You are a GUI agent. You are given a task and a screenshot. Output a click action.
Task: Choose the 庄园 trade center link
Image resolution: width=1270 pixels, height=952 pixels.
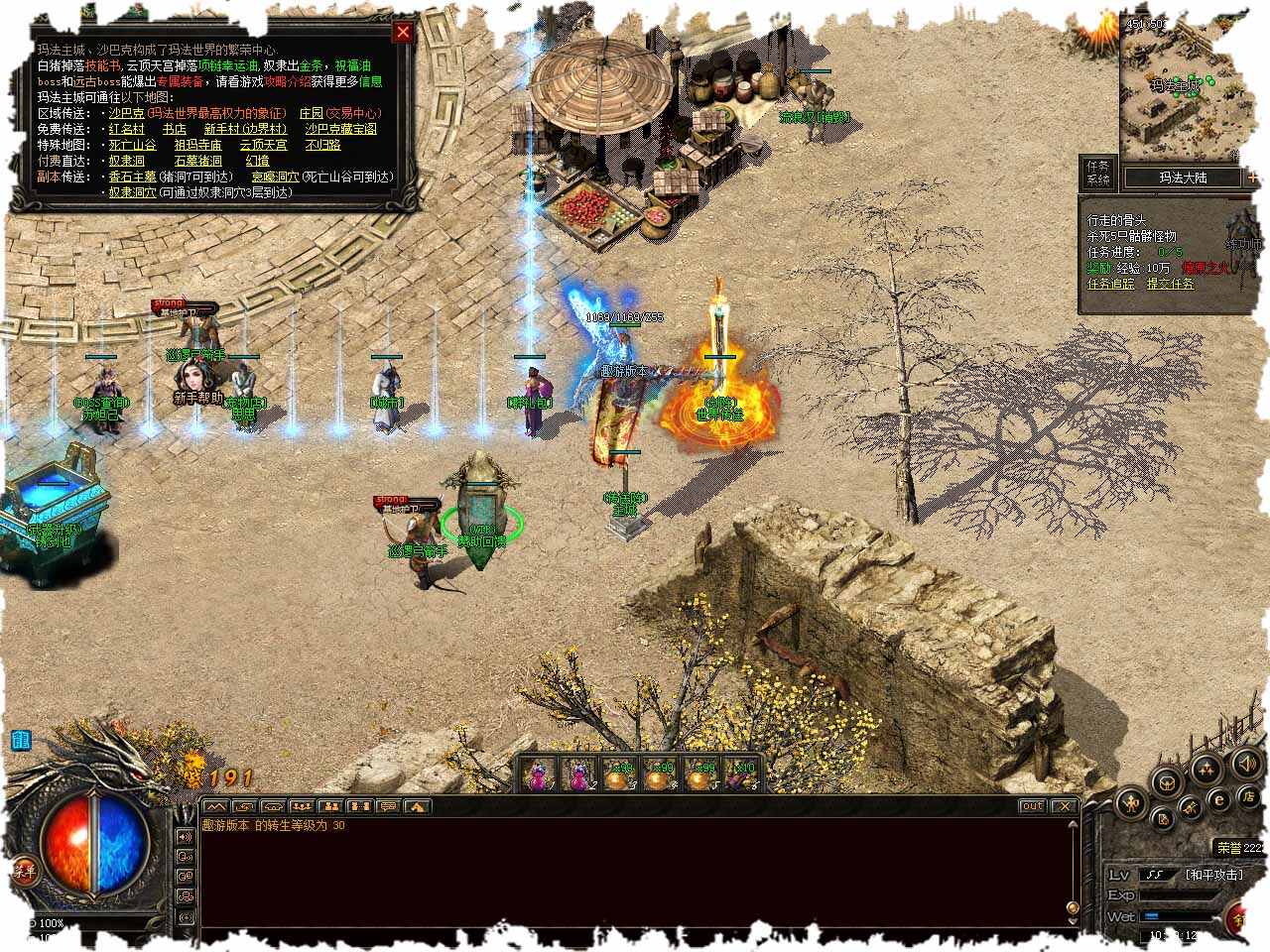[x=312, y=113]
